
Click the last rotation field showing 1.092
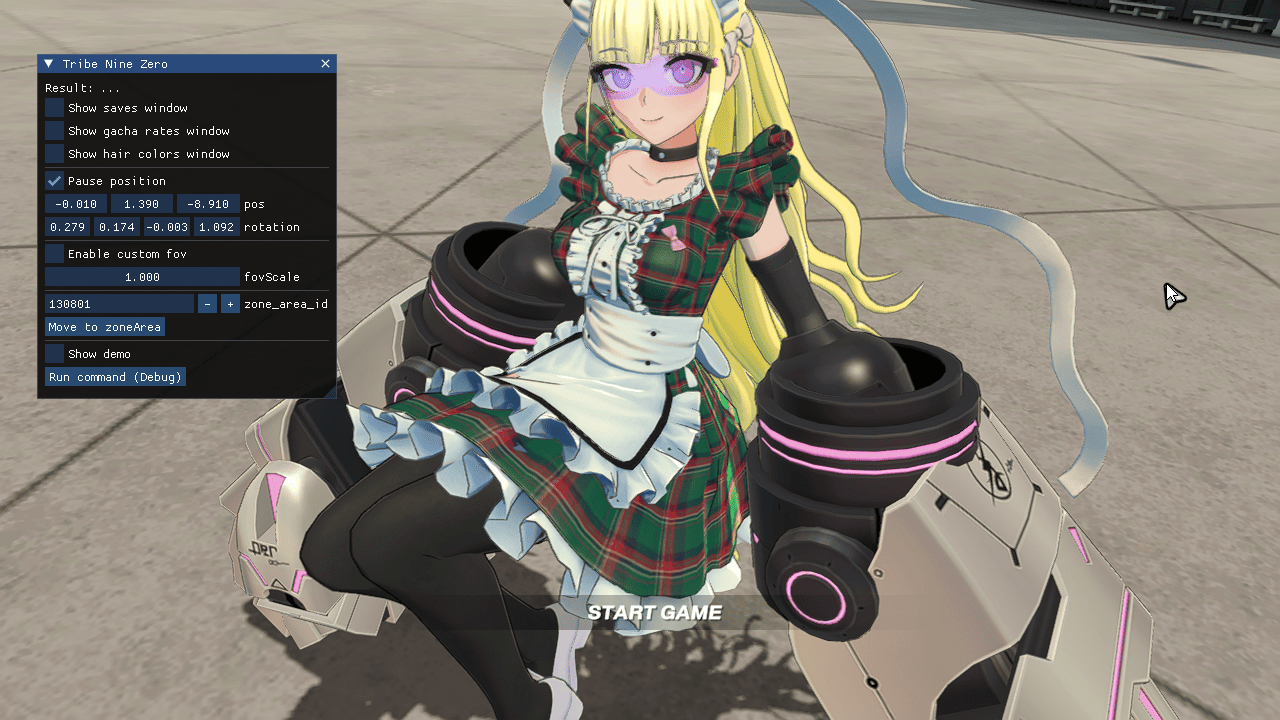point(216,227)
